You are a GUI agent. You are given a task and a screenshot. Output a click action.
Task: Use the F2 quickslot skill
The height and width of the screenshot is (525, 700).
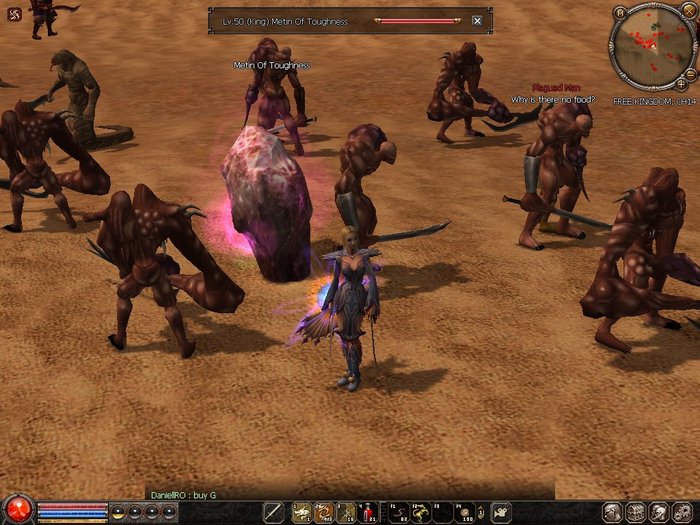point(420,512)
